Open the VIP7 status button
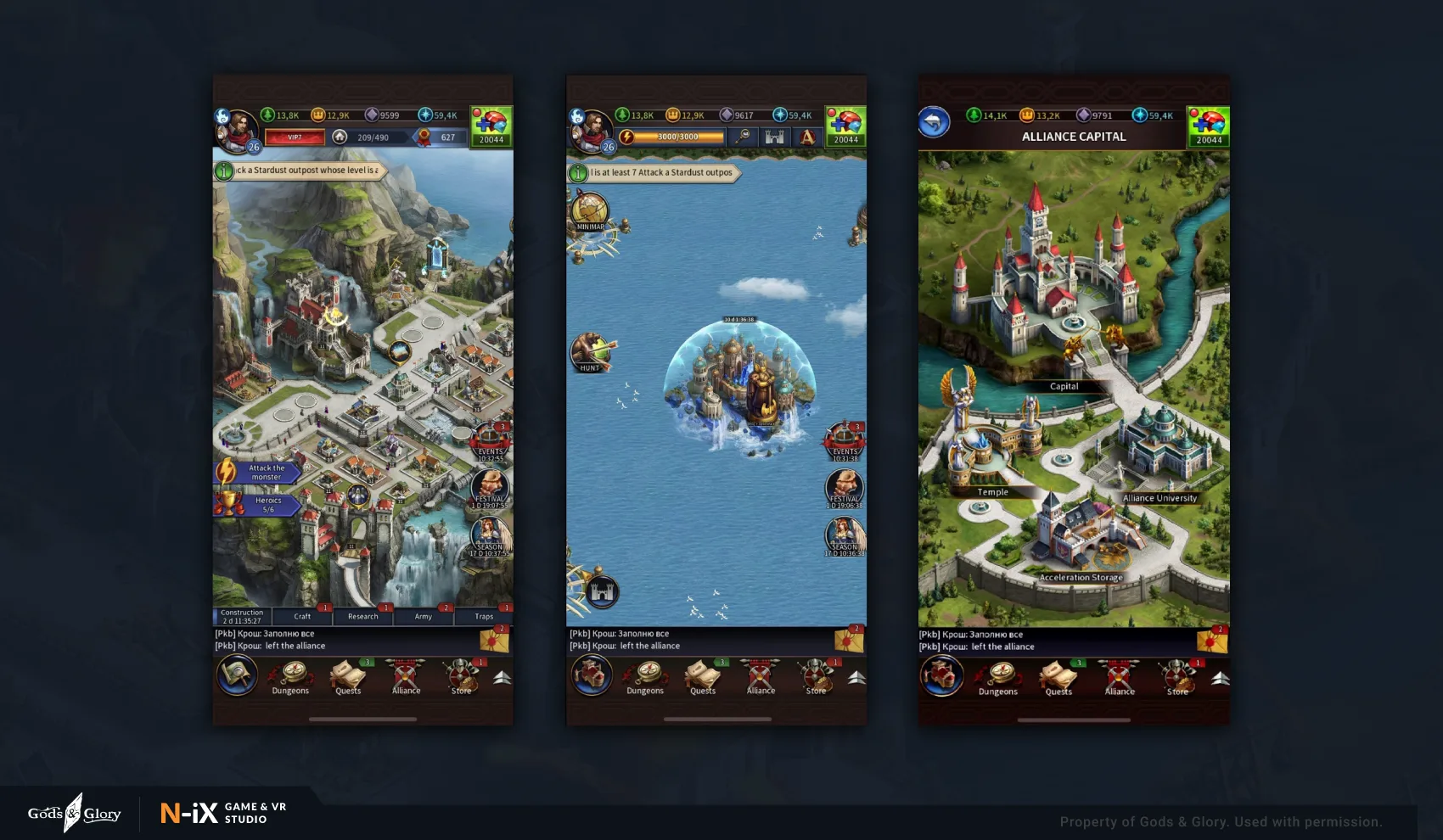 tap(295, 137)
